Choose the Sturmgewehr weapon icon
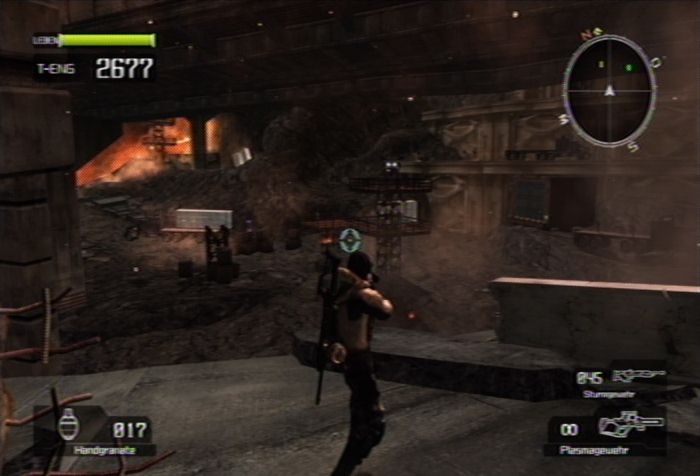 click(637, 376)
